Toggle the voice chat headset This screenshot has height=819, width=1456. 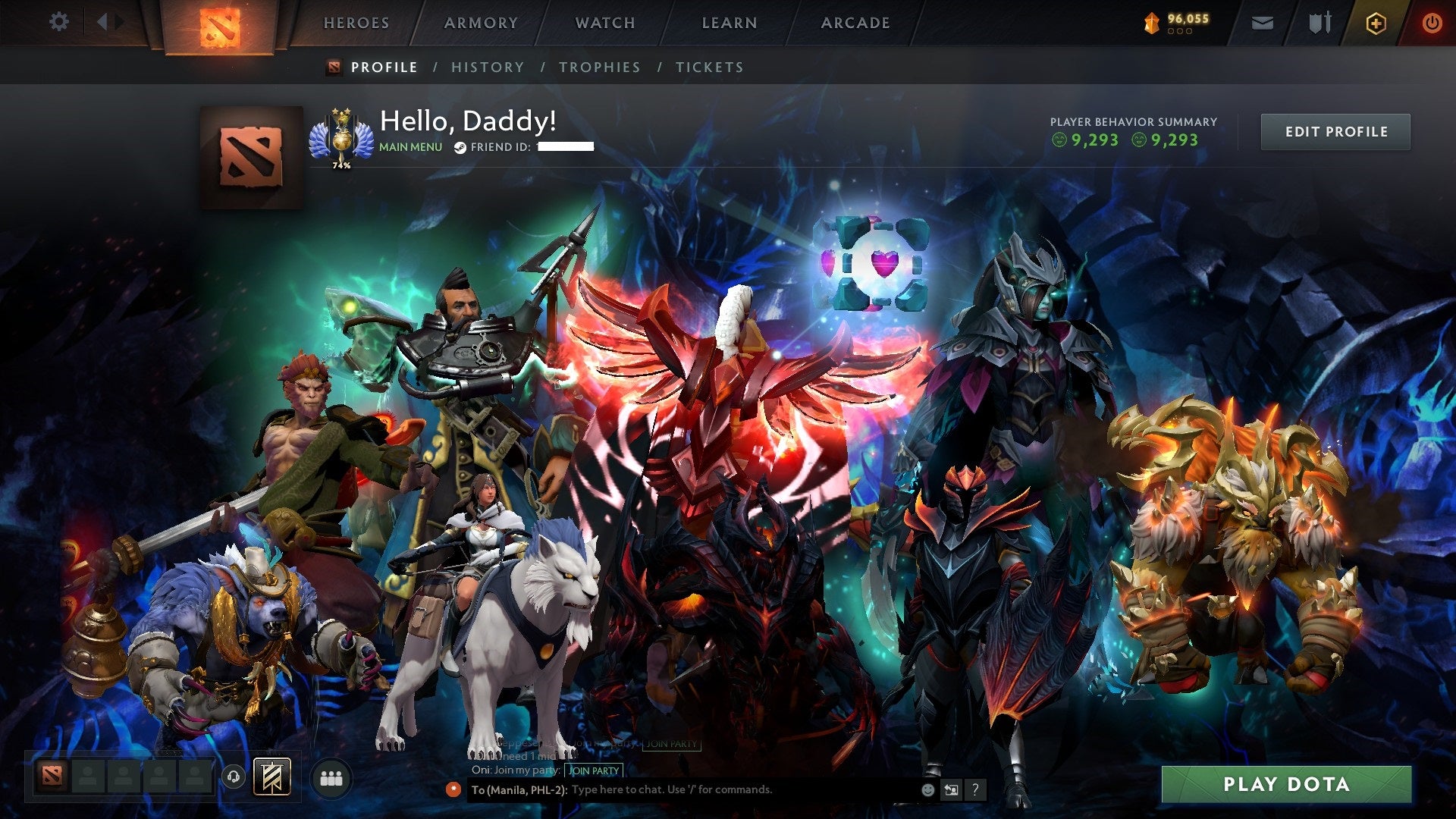tap(233, 776)
